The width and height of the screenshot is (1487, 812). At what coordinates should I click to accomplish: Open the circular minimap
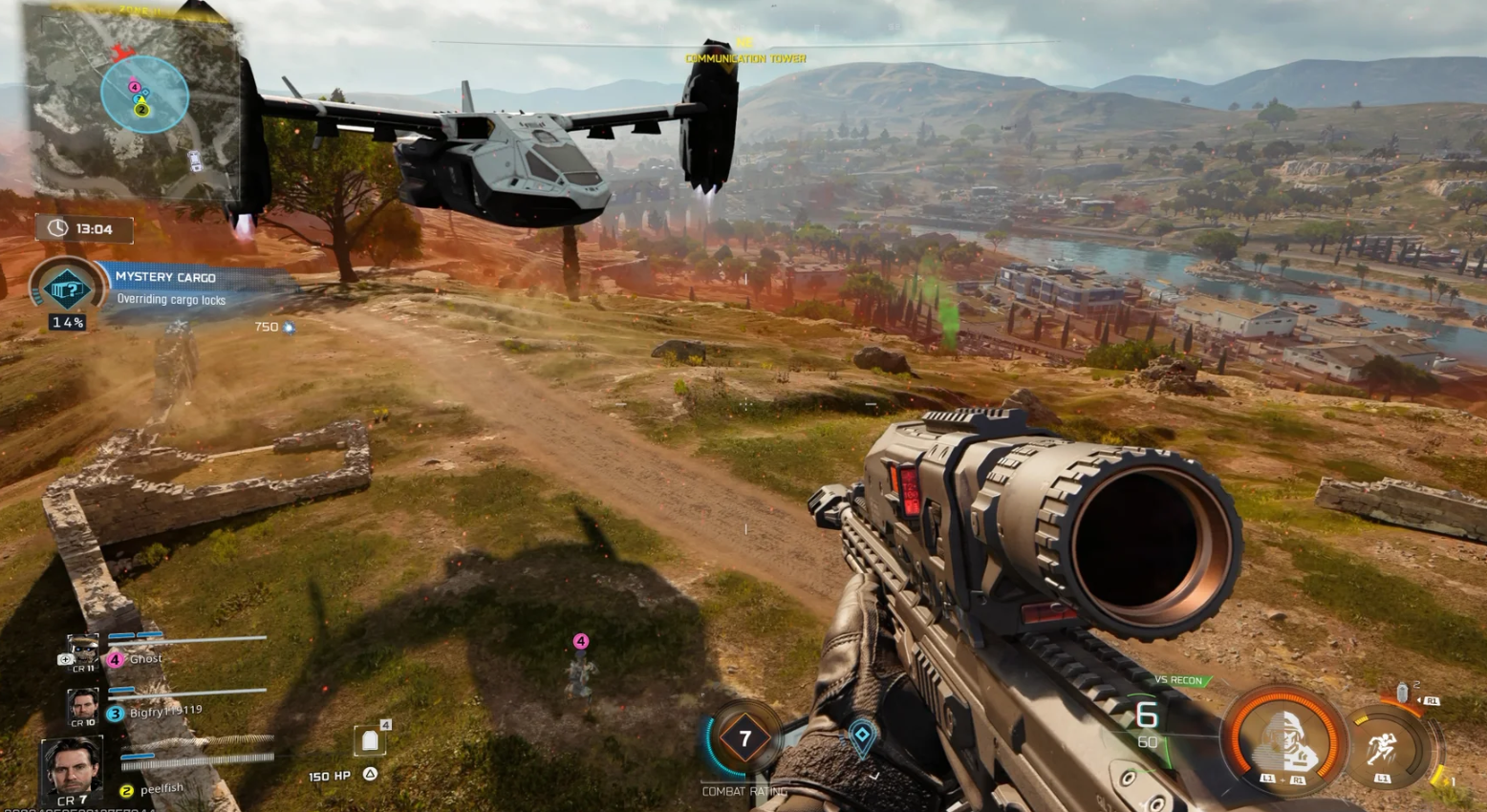click(144, 94)
